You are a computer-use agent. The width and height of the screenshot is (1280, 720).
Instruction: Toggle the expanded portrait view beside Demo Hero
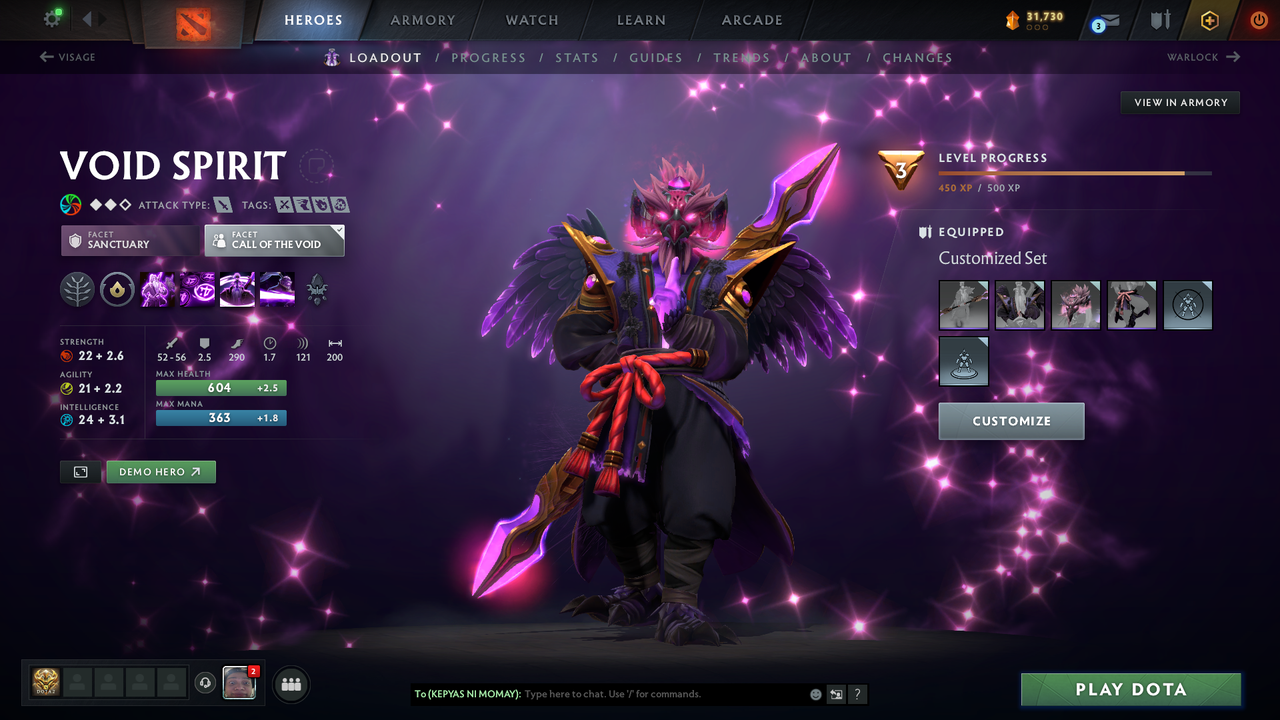[80, 471]
